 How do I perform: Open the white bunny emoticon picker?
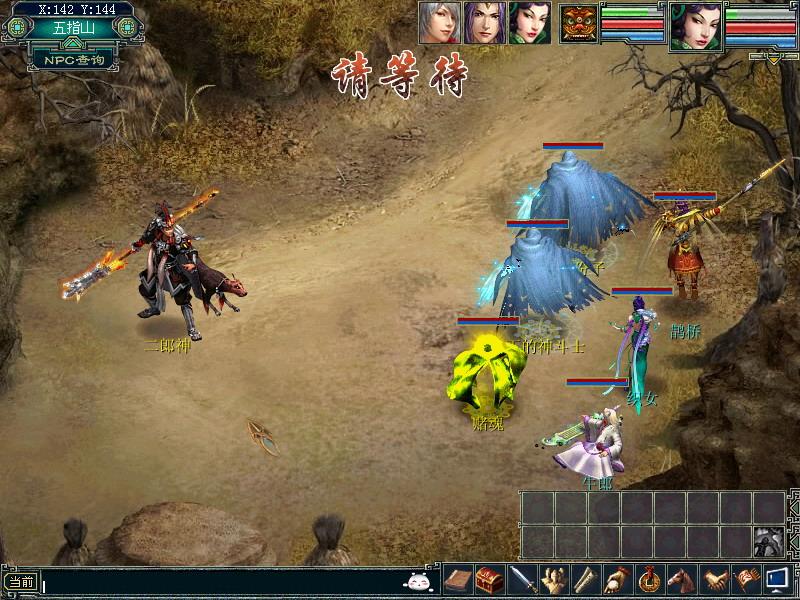419,580
